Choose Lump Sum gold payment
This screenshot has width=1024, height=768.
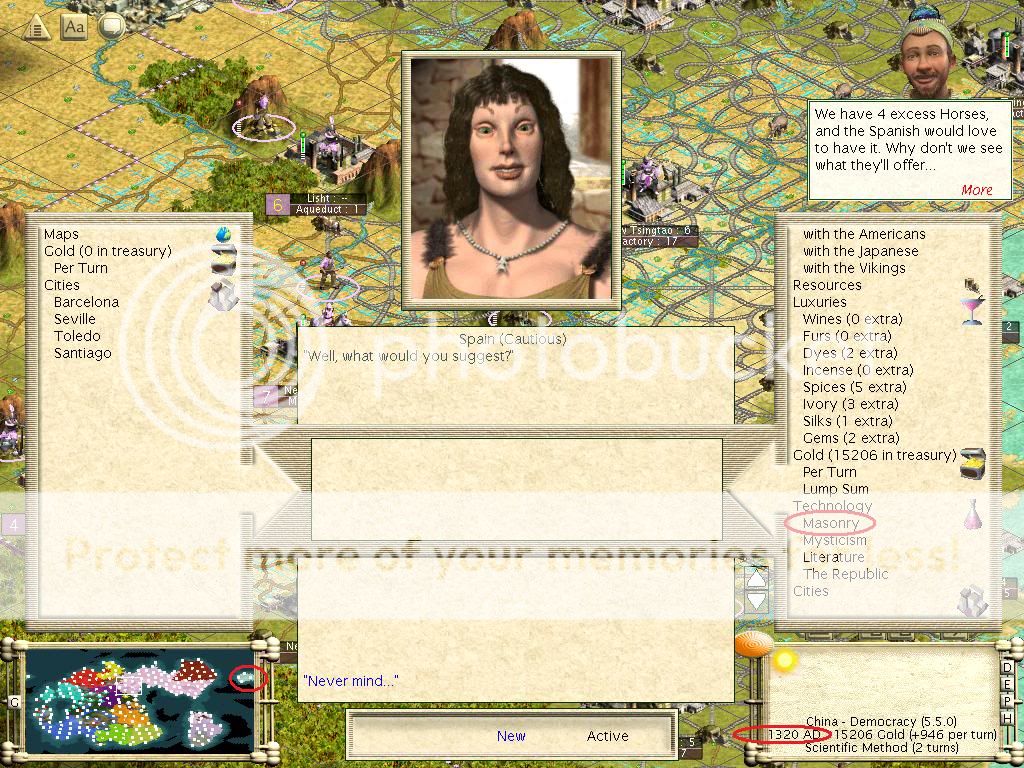(x=835, y=489)
